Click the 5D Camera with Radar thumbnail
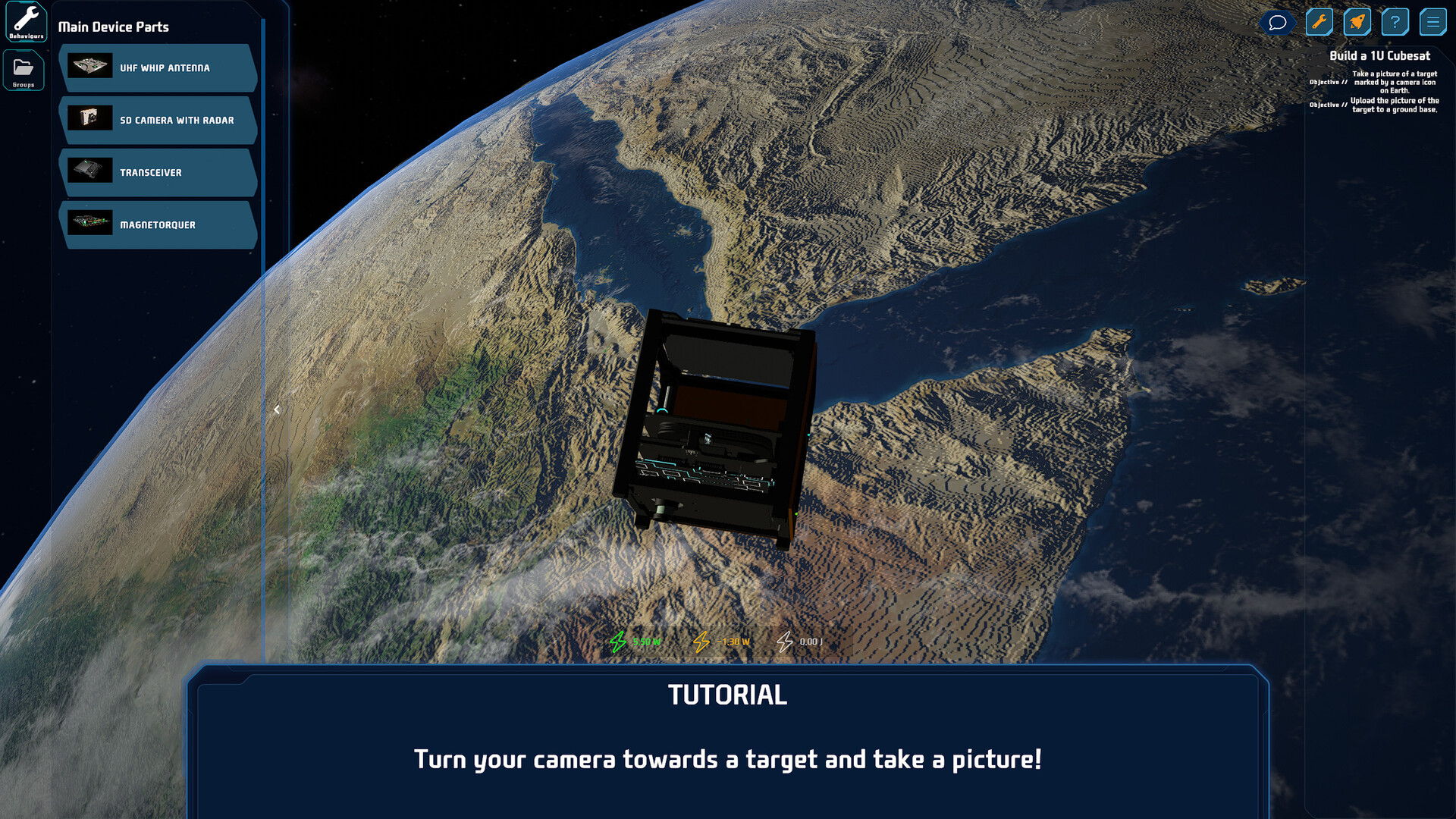The image size is (1456, 819). pos(91,118)
